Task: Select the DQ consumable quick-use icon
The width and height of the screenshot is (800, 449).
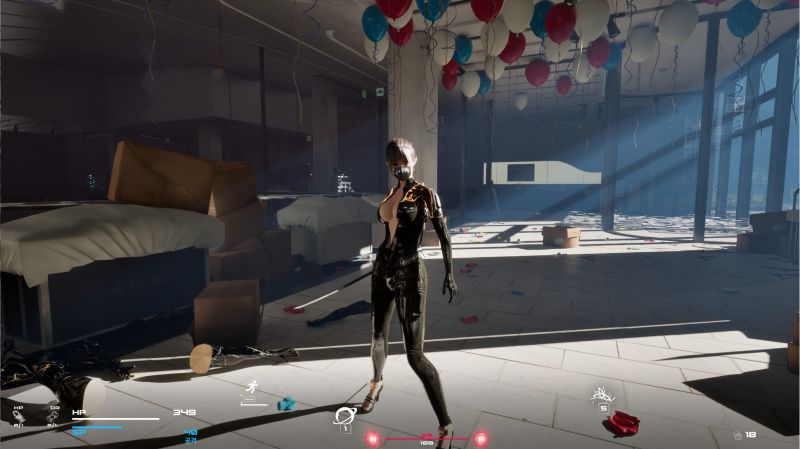Action: coord(53,417)
